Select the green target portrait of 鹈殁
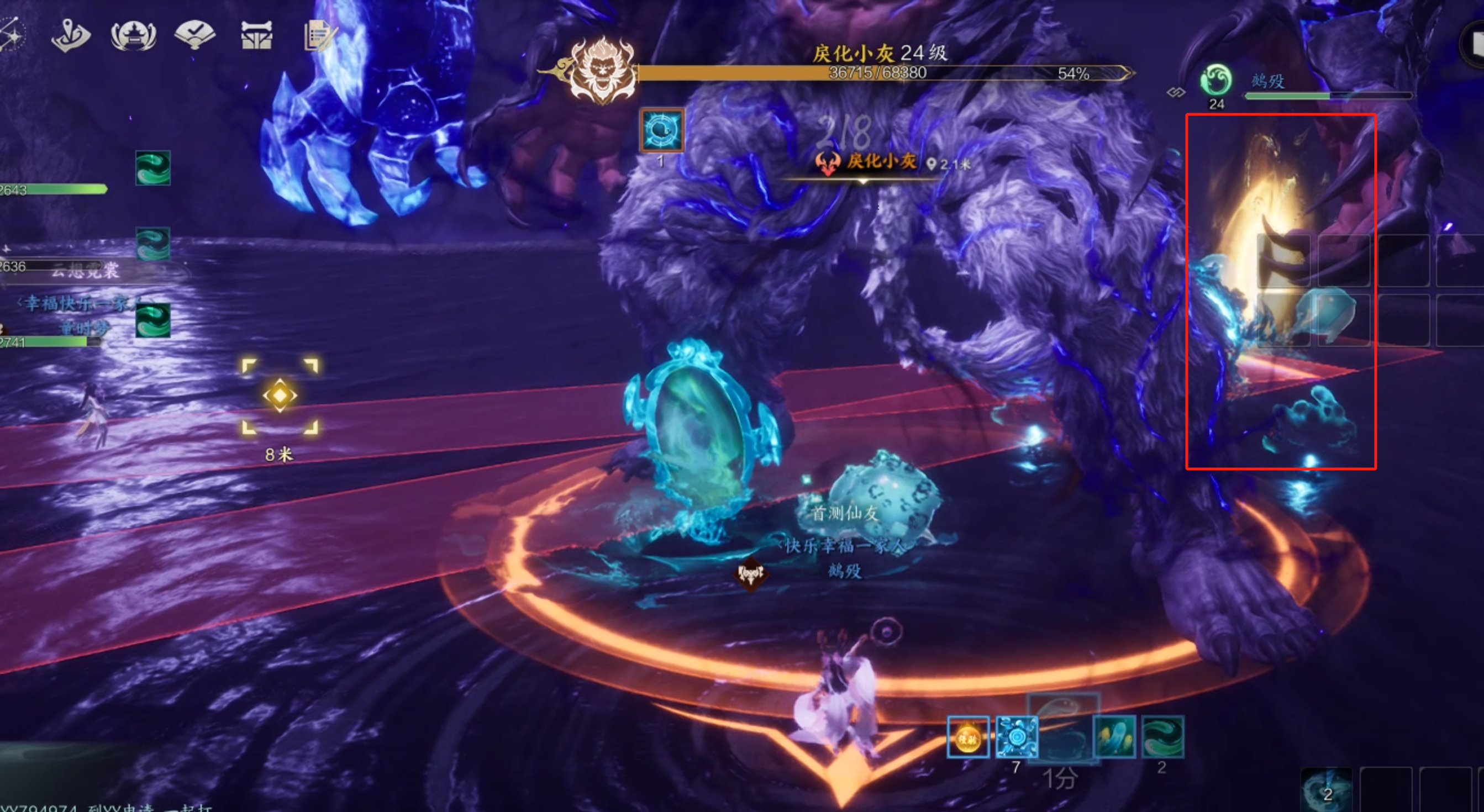1484x812 pixels. pos(1215,81)
